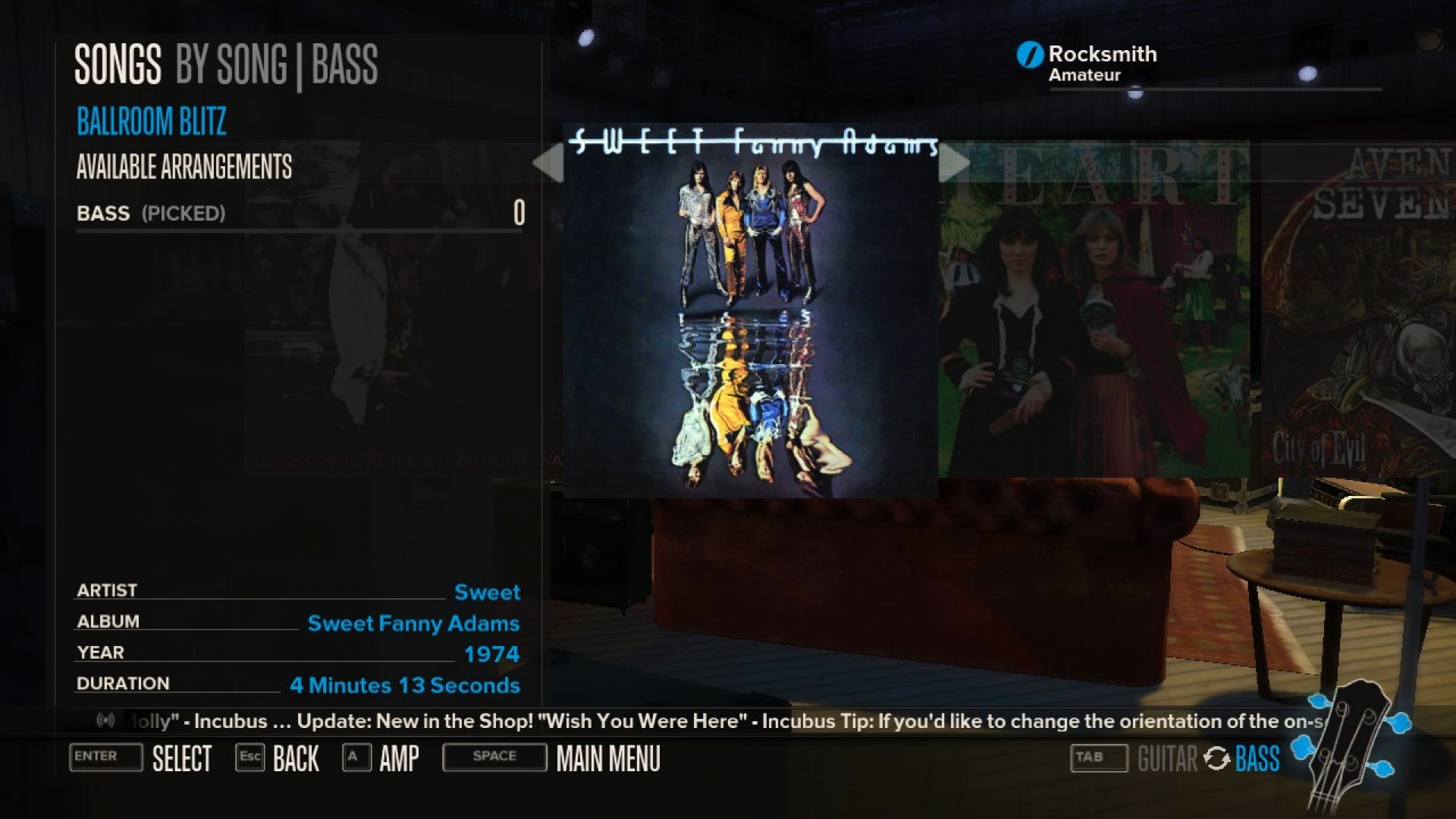
Task: Click the SONGS heading
Action: pos(117,64)
